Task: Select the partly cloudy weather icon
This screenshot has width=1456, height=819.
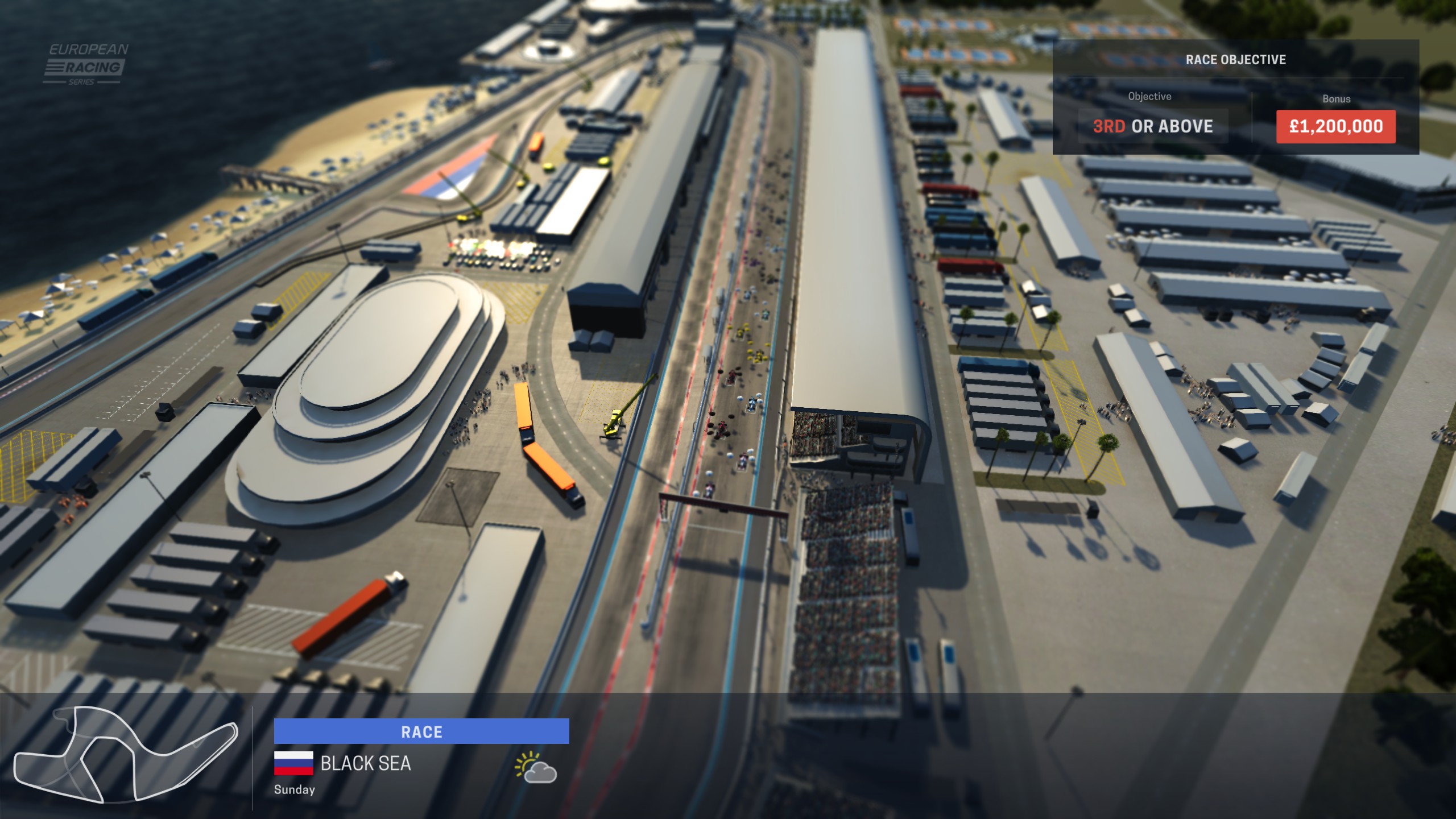Action: [535, 768]
